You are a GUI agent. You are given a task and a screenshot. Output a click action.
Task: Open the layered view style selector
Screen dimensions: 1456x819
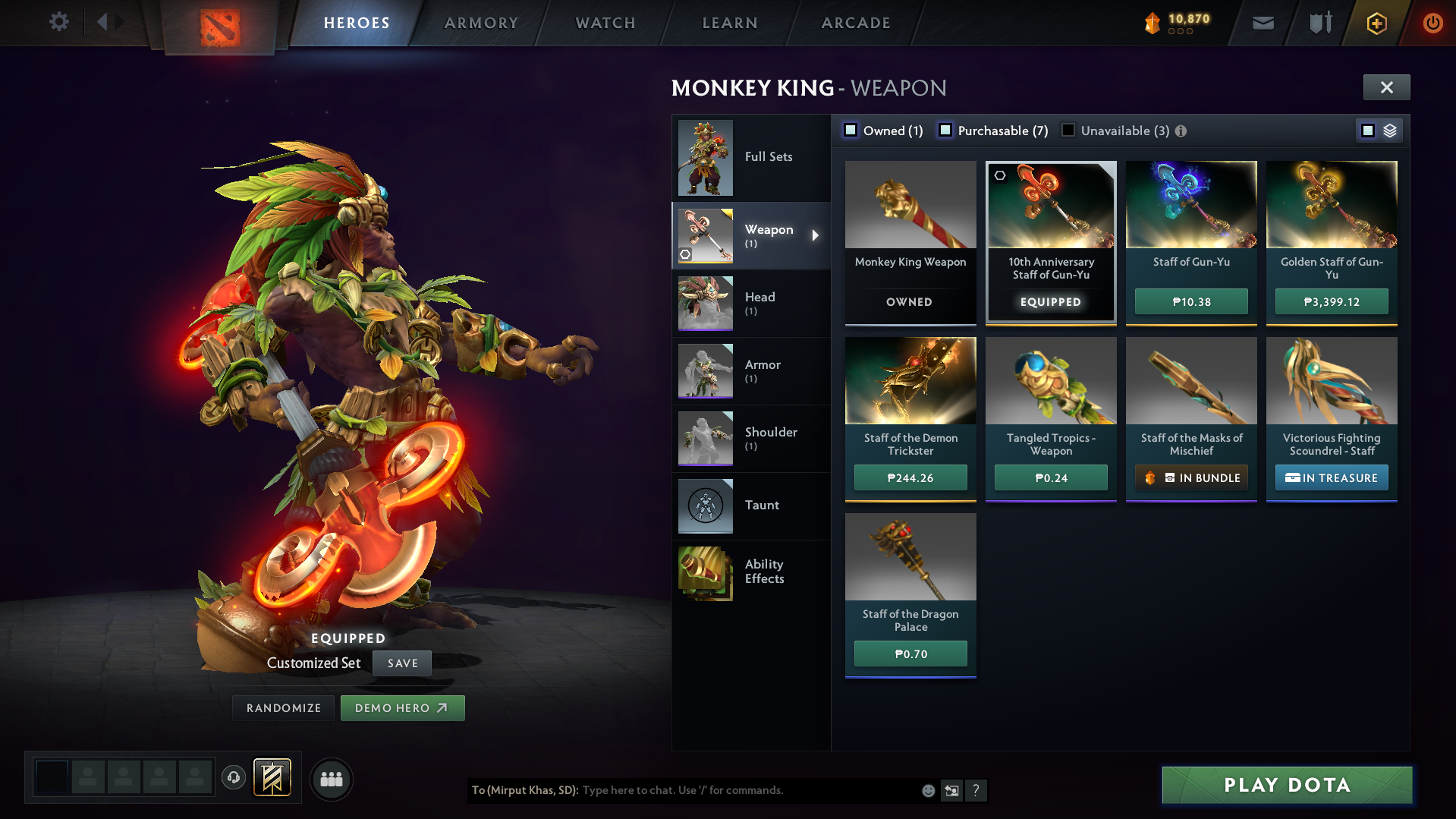click(1390, 130)
